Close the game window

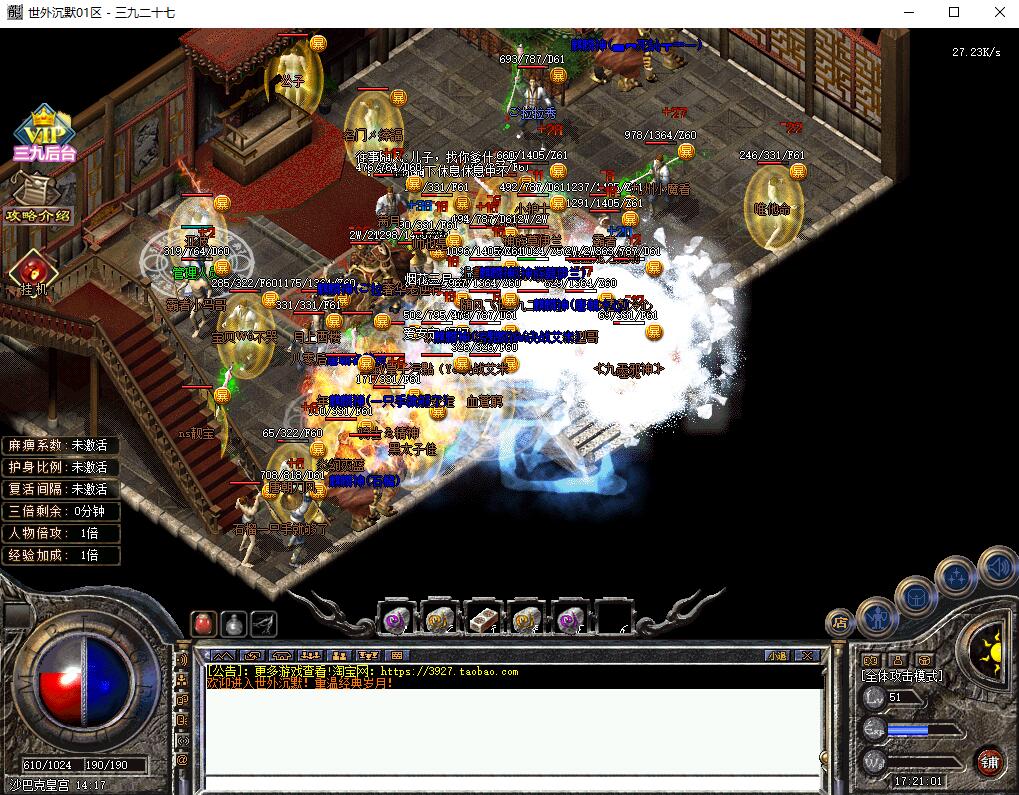998,12
